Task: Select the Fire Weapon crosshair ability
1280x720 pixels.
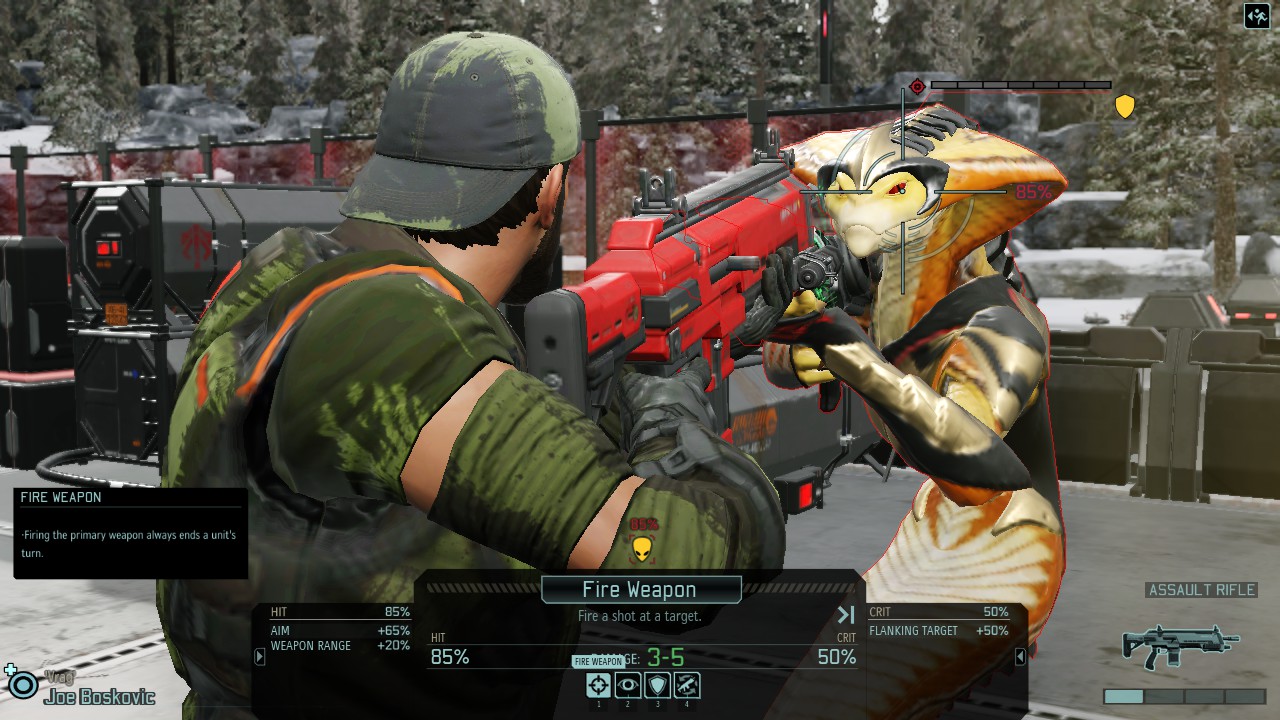Action: point(599,685)
